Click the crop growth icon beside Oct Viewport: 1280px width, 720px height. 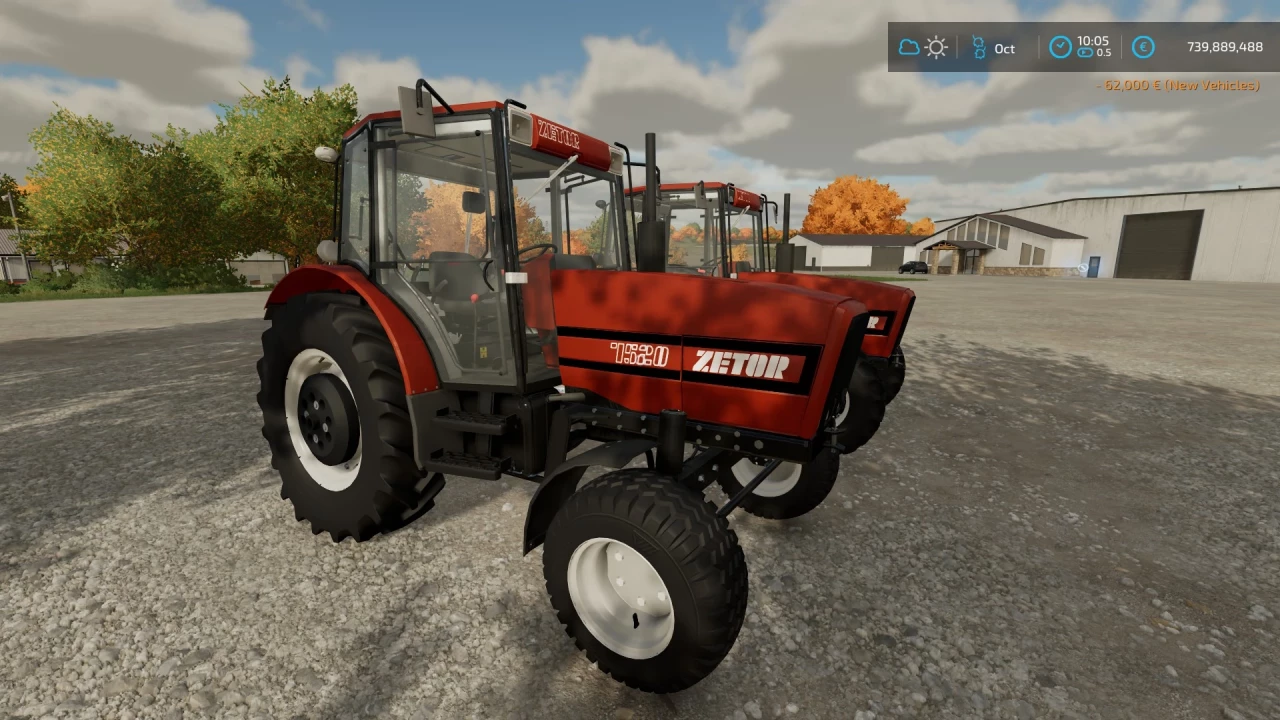979,46
